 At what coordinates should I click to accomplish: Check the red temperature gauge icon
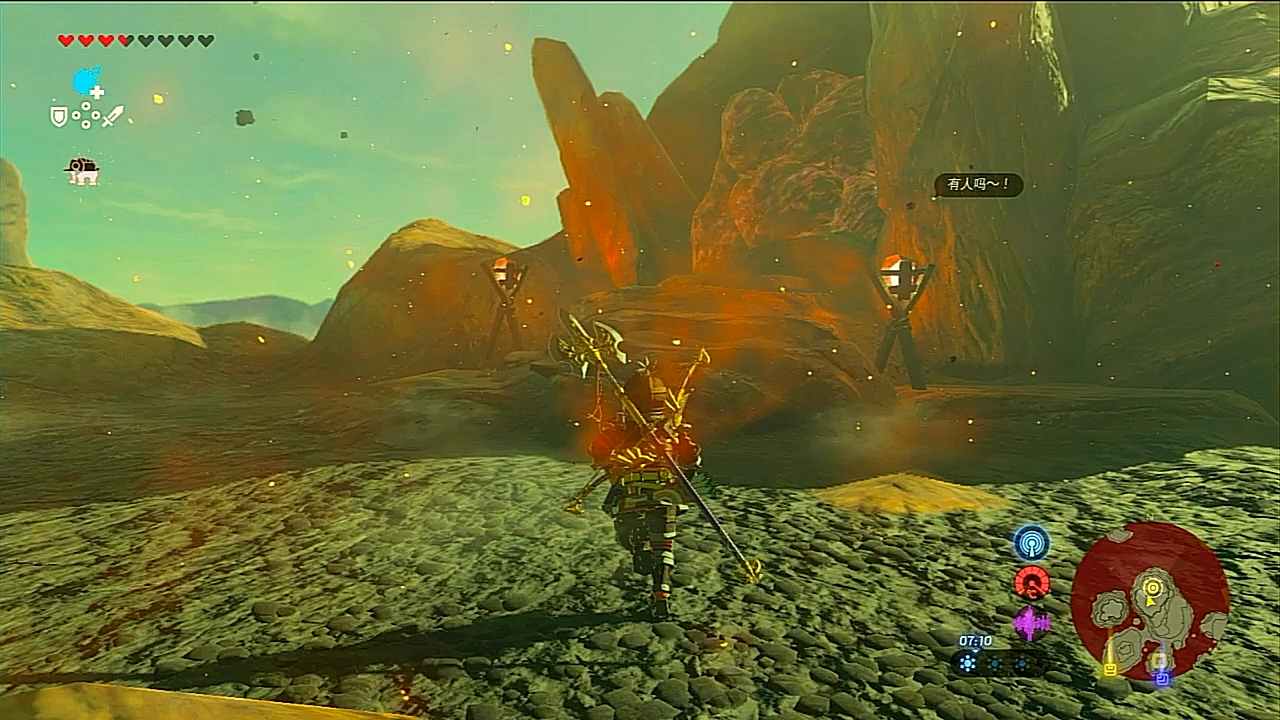(x=1031, y=583)
